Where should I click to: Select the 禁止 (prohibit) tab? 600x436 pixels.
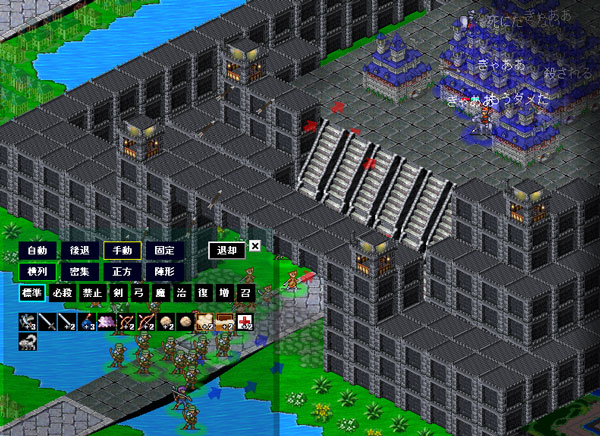tap(93, 293)
